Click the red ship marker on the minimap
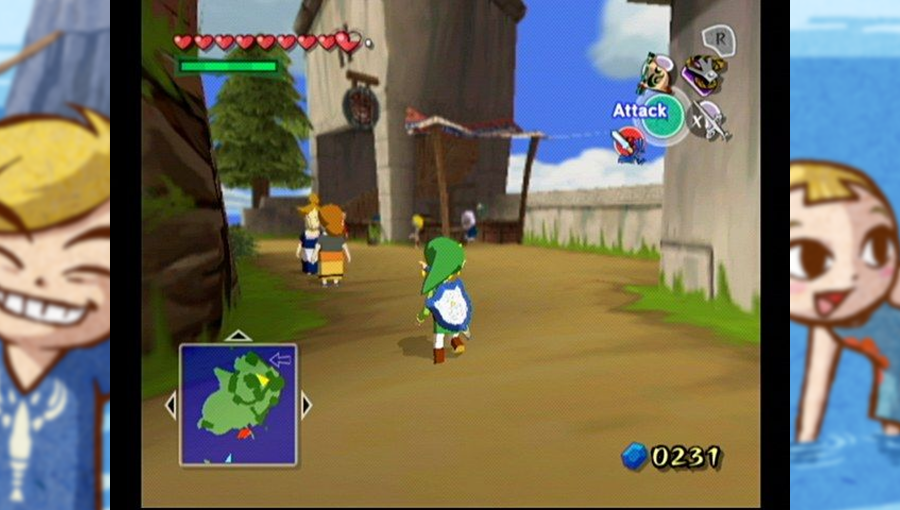Image resolution: width=900 pixels, height=510 pixels. pyautogui.click(x=246, y=434)
